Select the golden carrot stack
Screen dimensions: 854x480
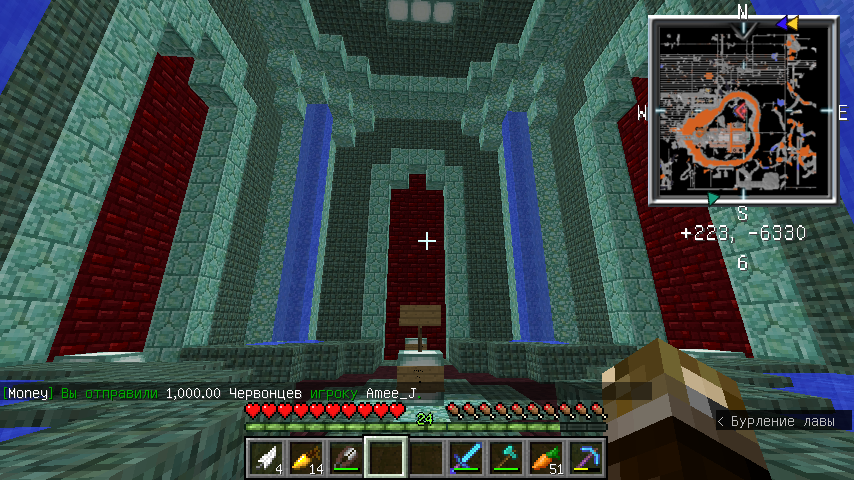[305, 458]
